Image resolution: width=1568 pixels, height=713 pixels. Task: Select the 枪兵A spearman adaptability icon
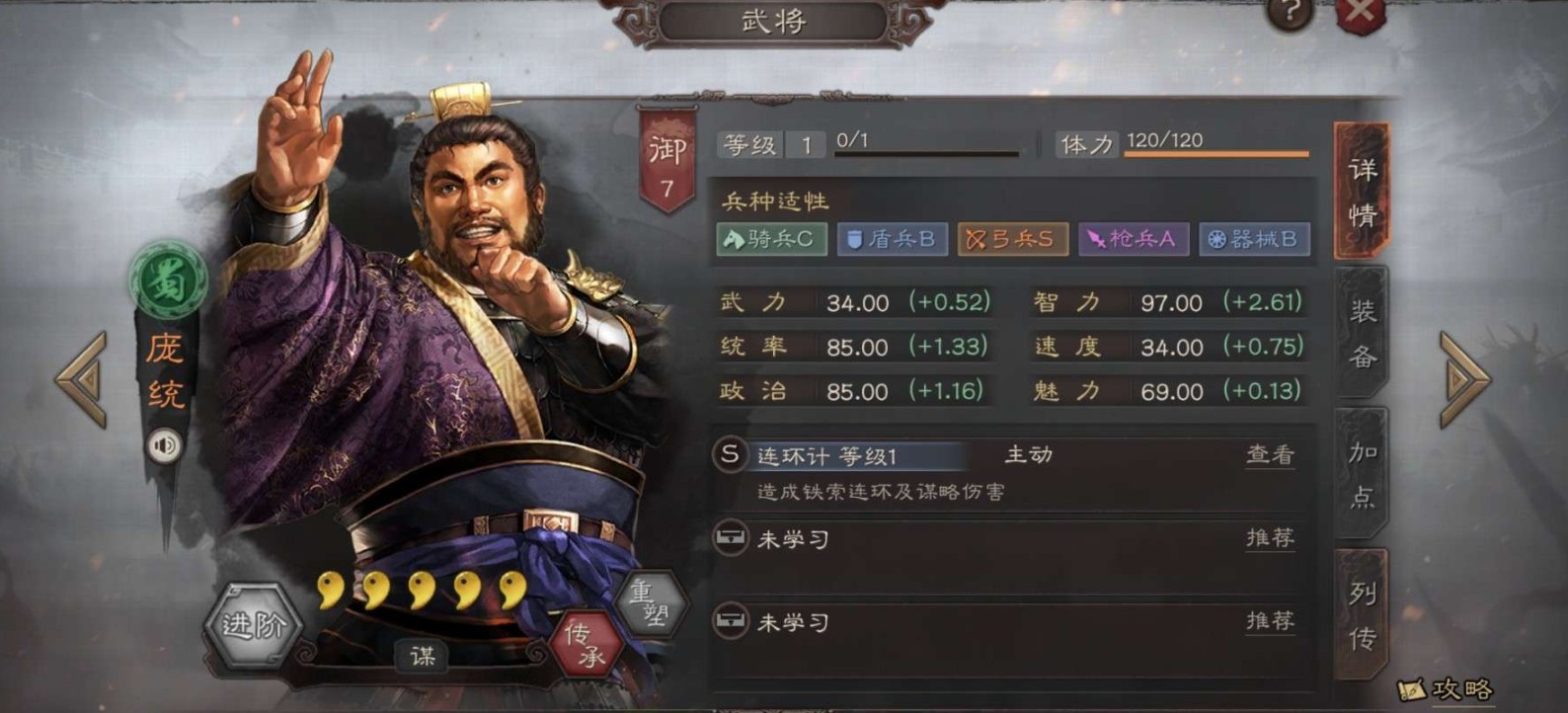(x=1134, y=239)
